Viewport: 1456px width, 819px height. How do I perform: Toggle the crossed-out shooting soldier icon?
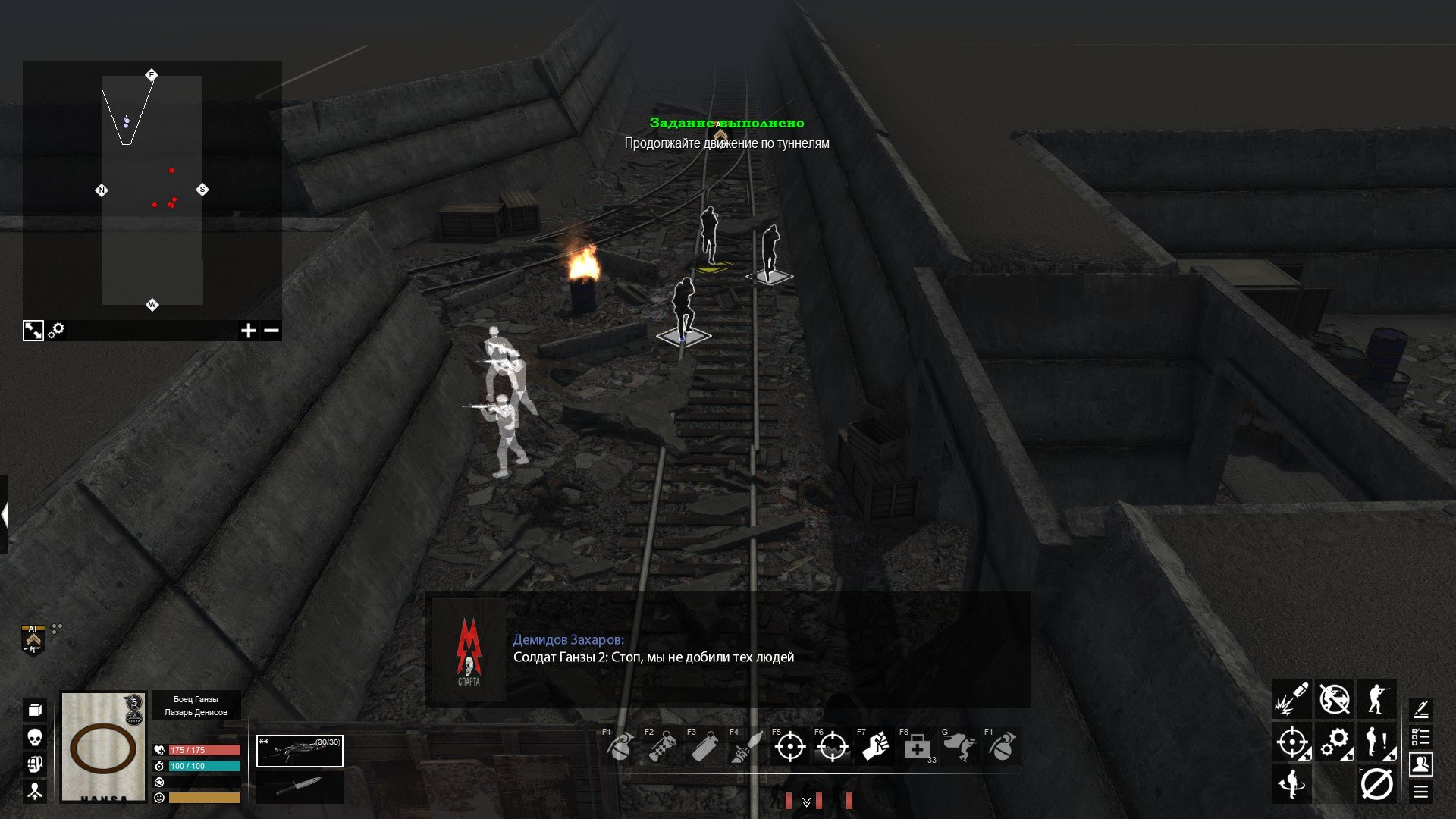click(x=1334, y=699)
